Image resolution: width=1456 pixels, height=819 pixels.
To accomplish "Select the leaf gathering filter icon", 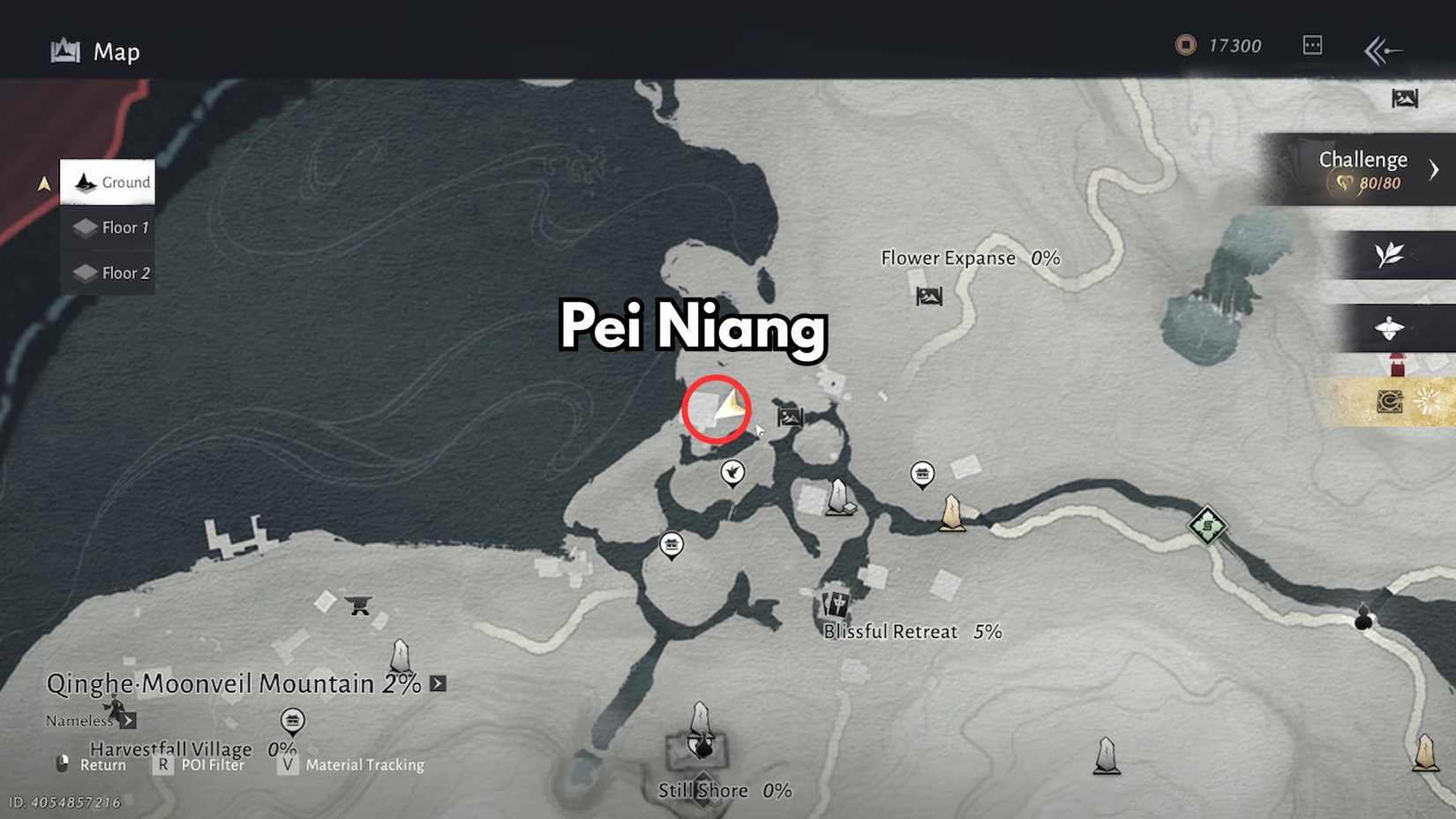I will click(x=1389, y=252).
